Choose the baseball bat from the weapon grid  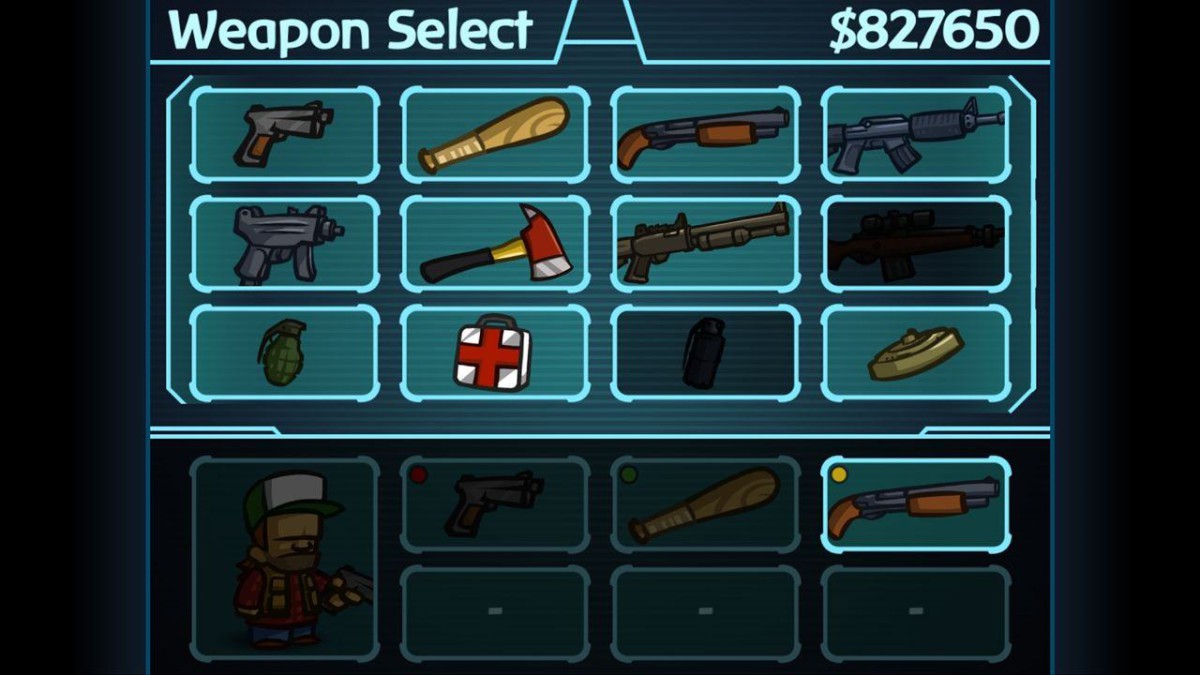(x=494, y=134)
